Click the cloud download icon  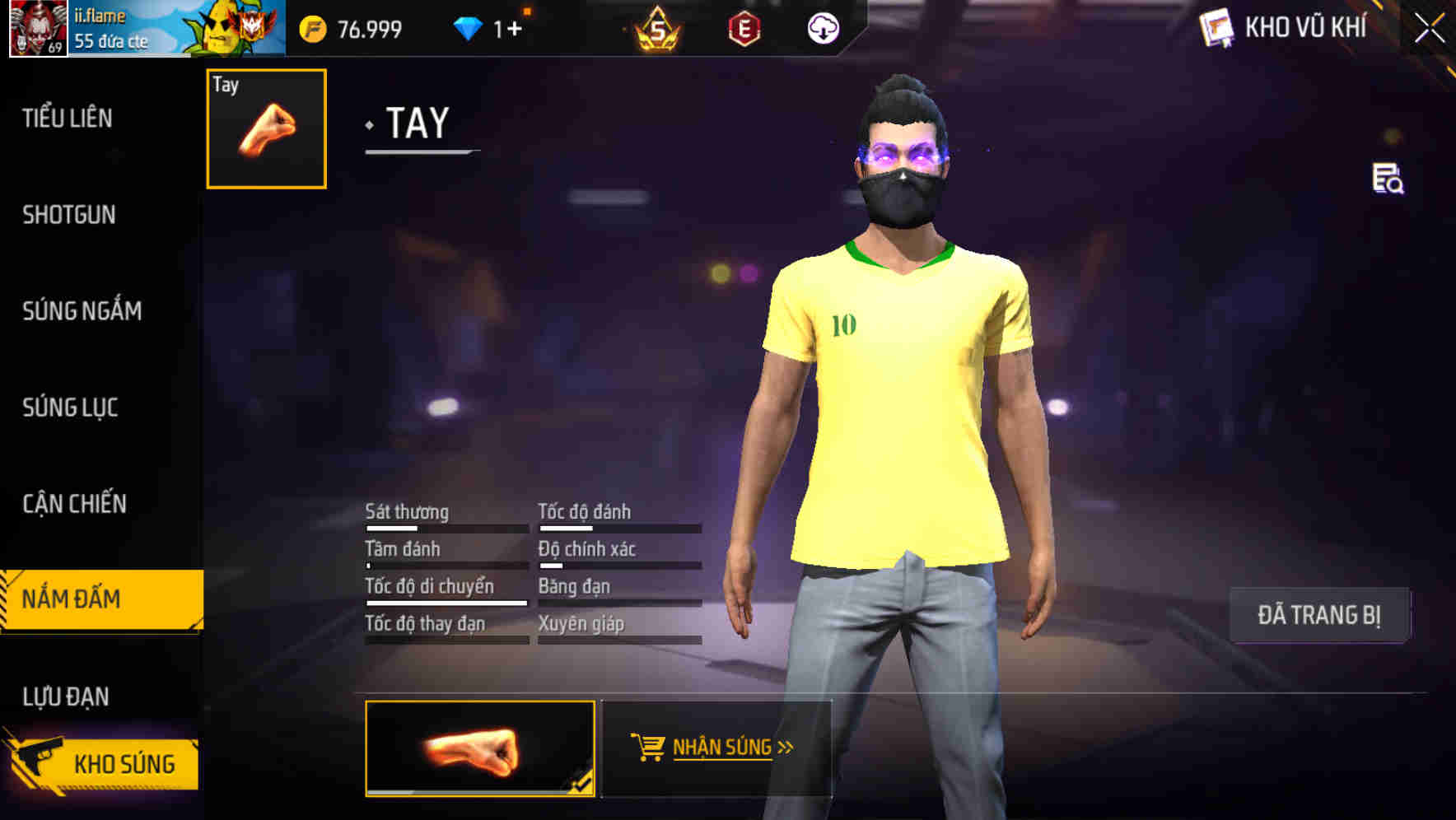click(x=823, y=27)
